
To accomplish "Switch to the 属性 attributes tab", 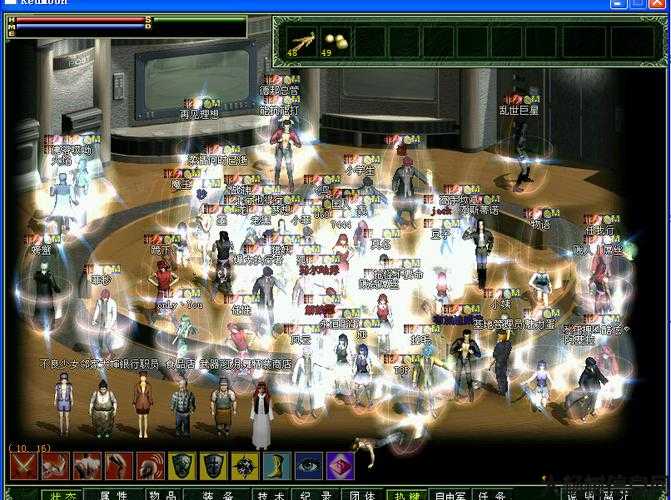I will coord(113,493).
